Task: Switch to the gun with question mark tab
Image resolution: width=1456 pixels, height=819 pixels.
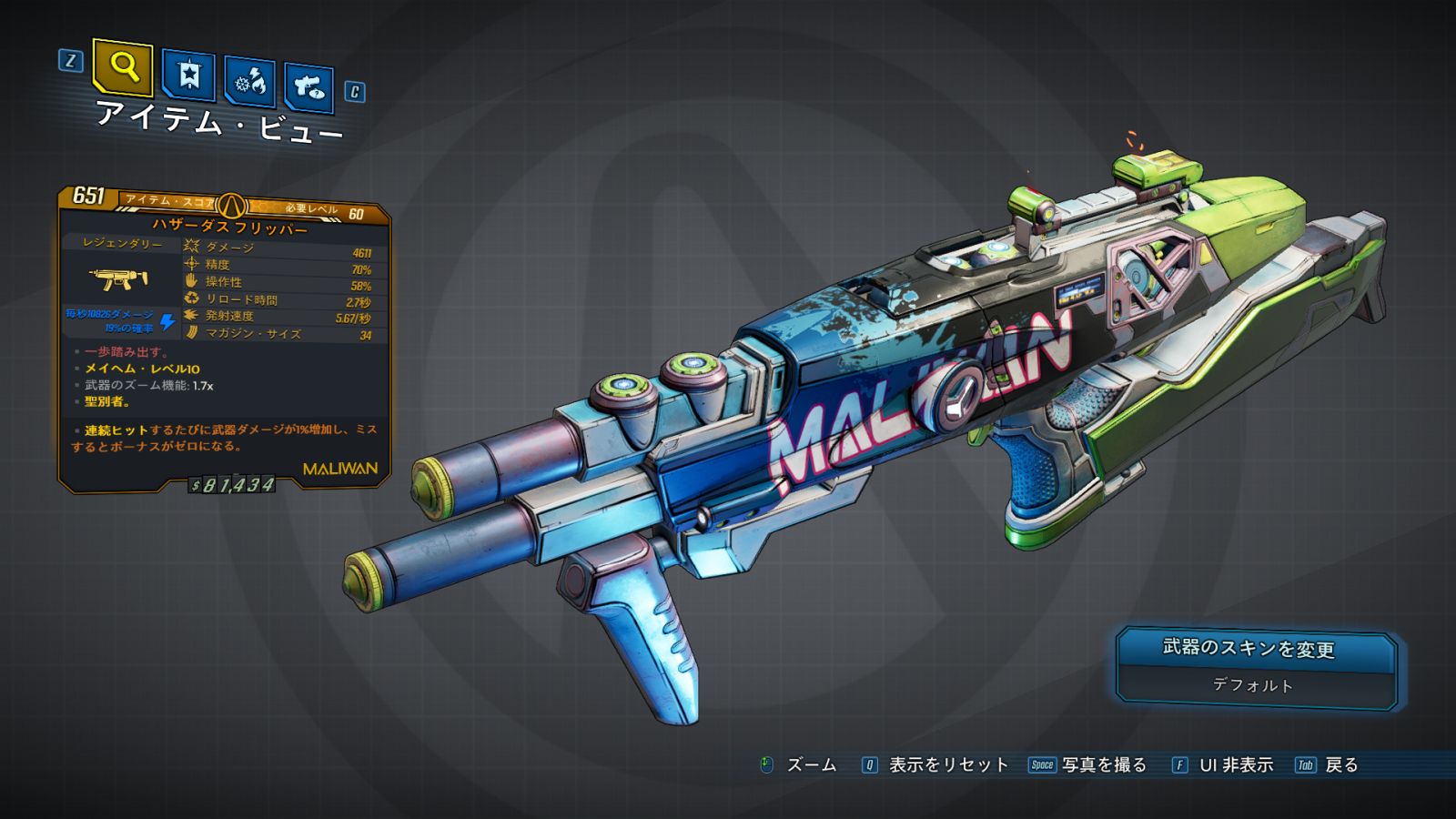Action: (x=309, y=87)
